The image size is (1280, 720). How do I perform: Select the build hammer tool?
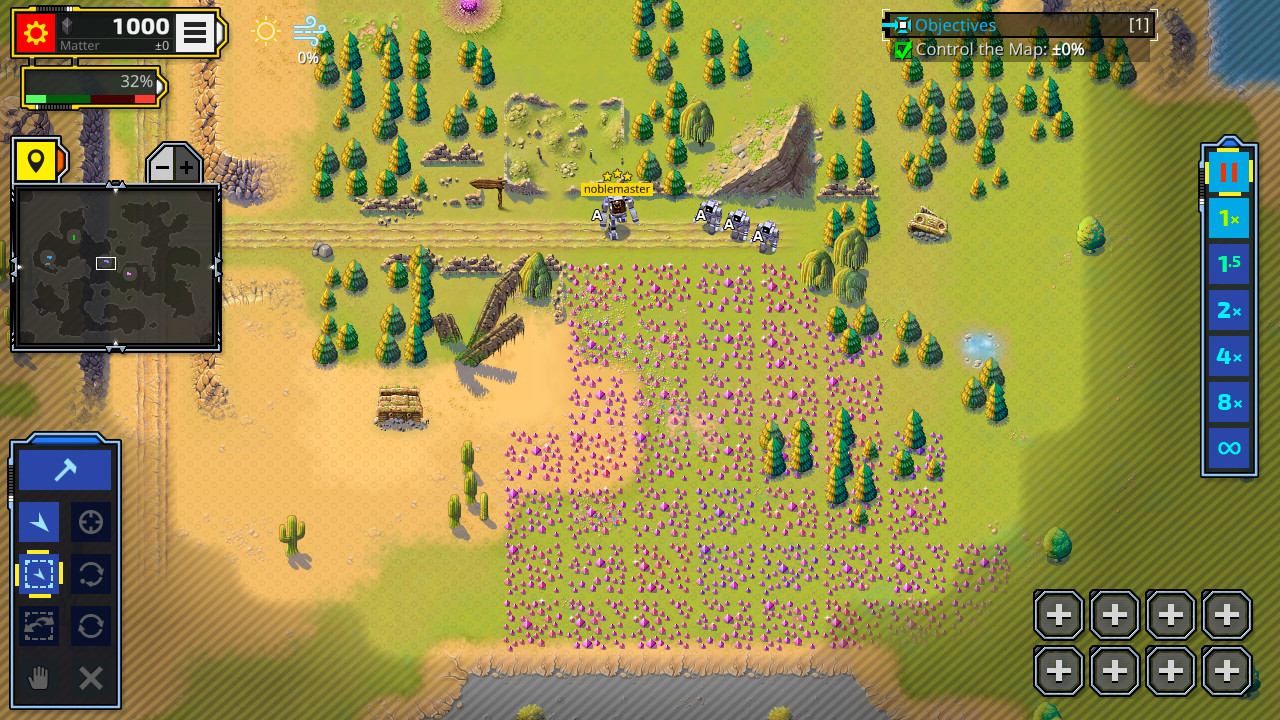click(64, 467)
